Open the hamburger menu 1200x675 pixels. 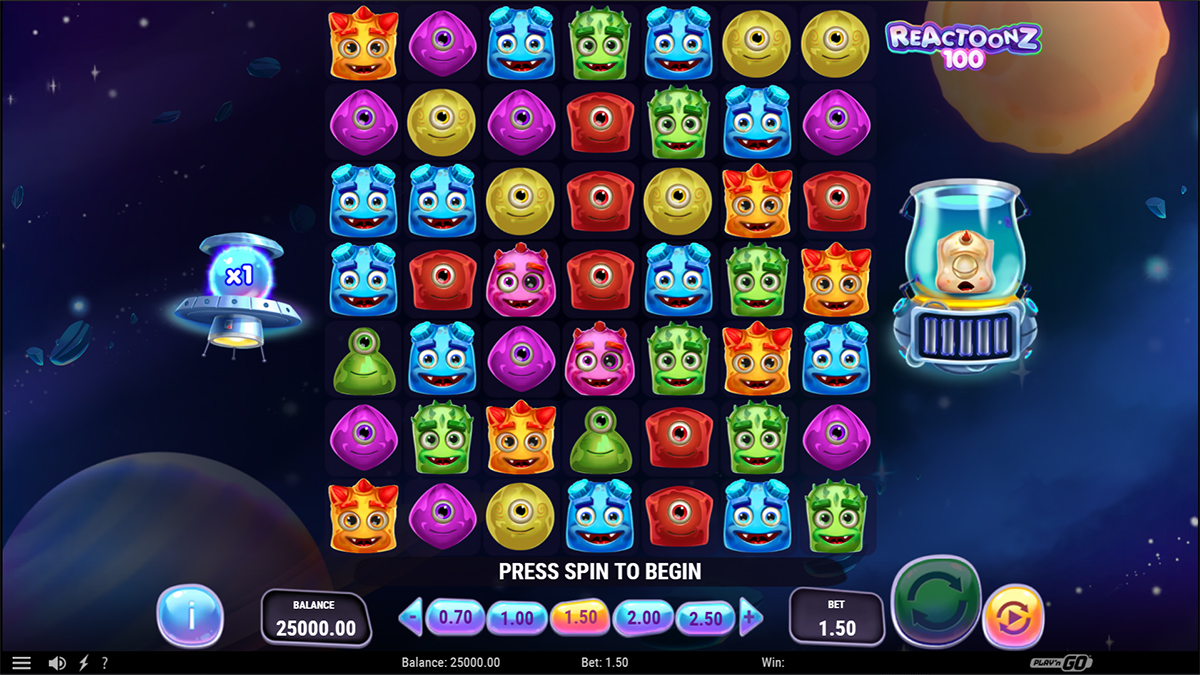pyautogui.click(x=21, y=663)
